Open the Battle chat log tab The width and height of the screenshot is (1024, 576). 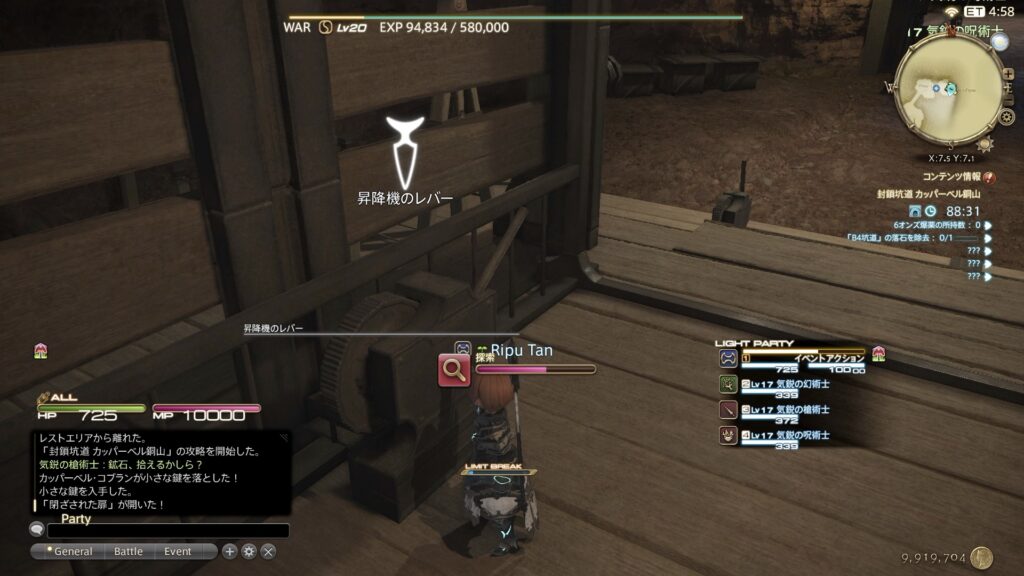128,551
